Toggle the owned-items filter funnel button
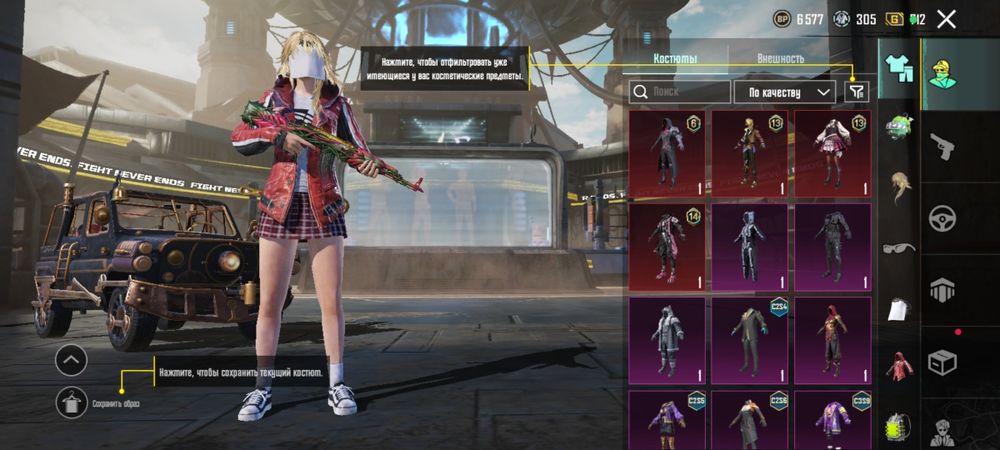This screenshot has height=450, width=1000. (x=856, y=92)
